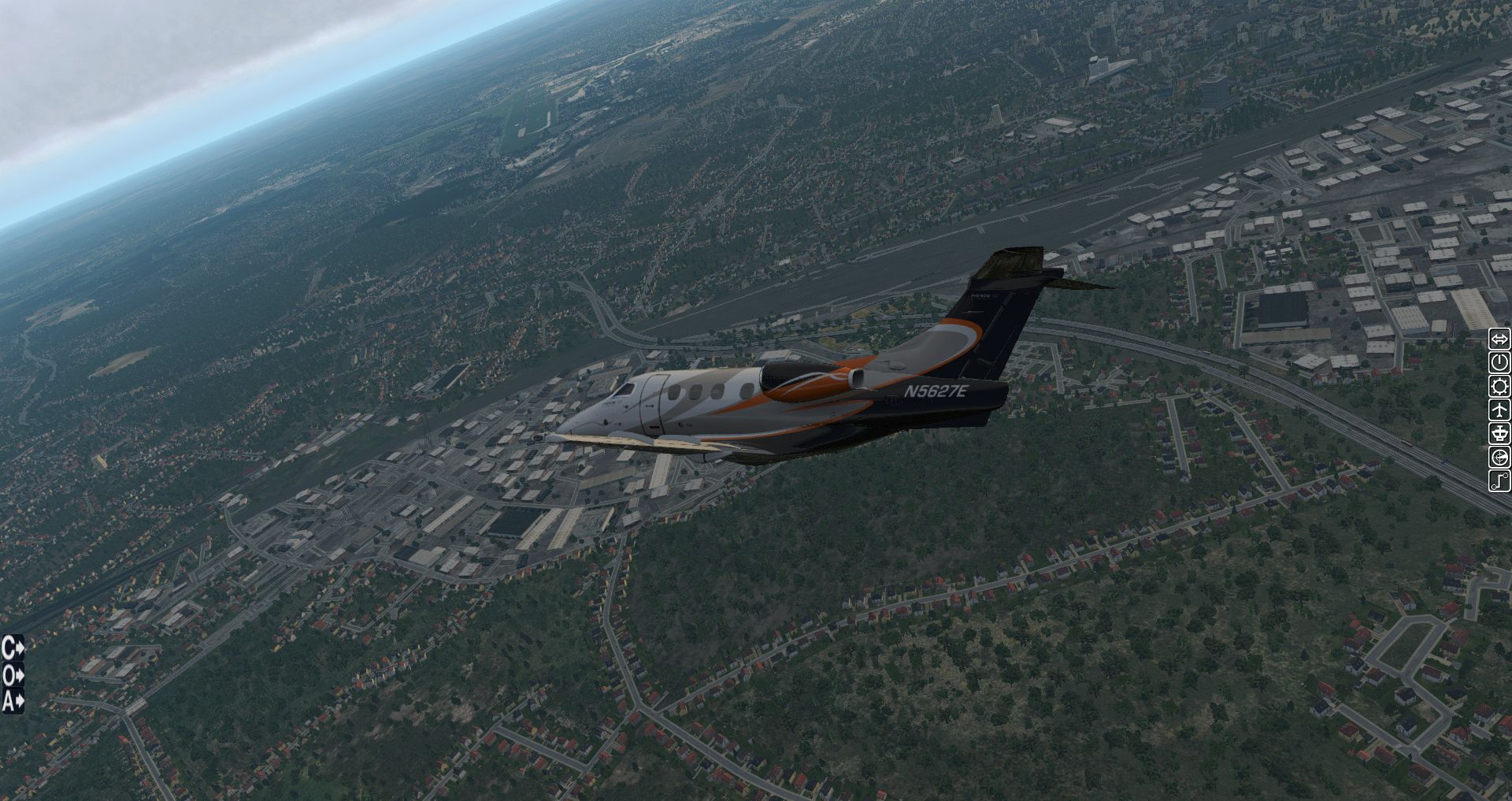Open the control tower sidebar icon

coord(1499,434)
